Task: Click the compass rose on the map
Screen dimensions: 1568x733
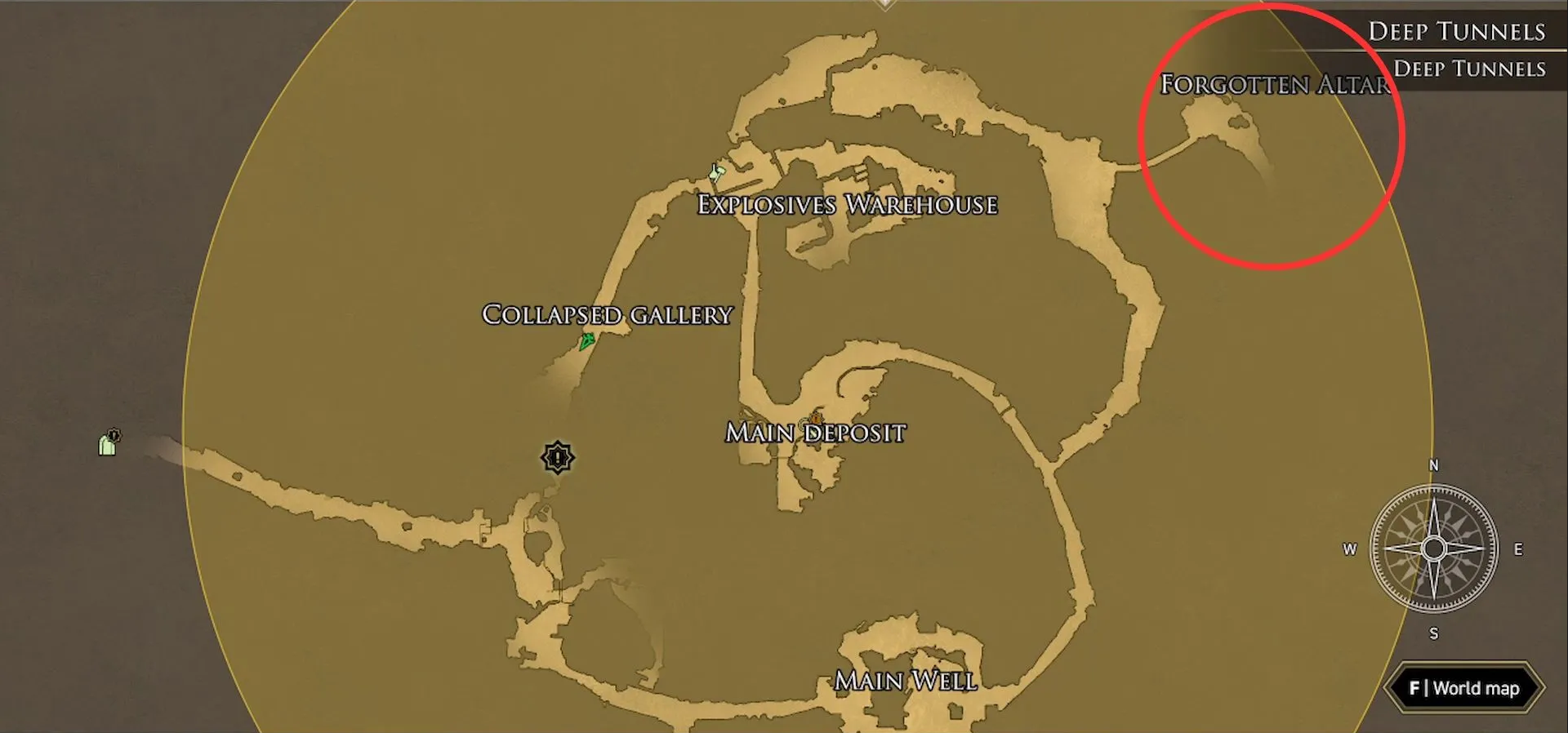Action: tap(1433, 549)
